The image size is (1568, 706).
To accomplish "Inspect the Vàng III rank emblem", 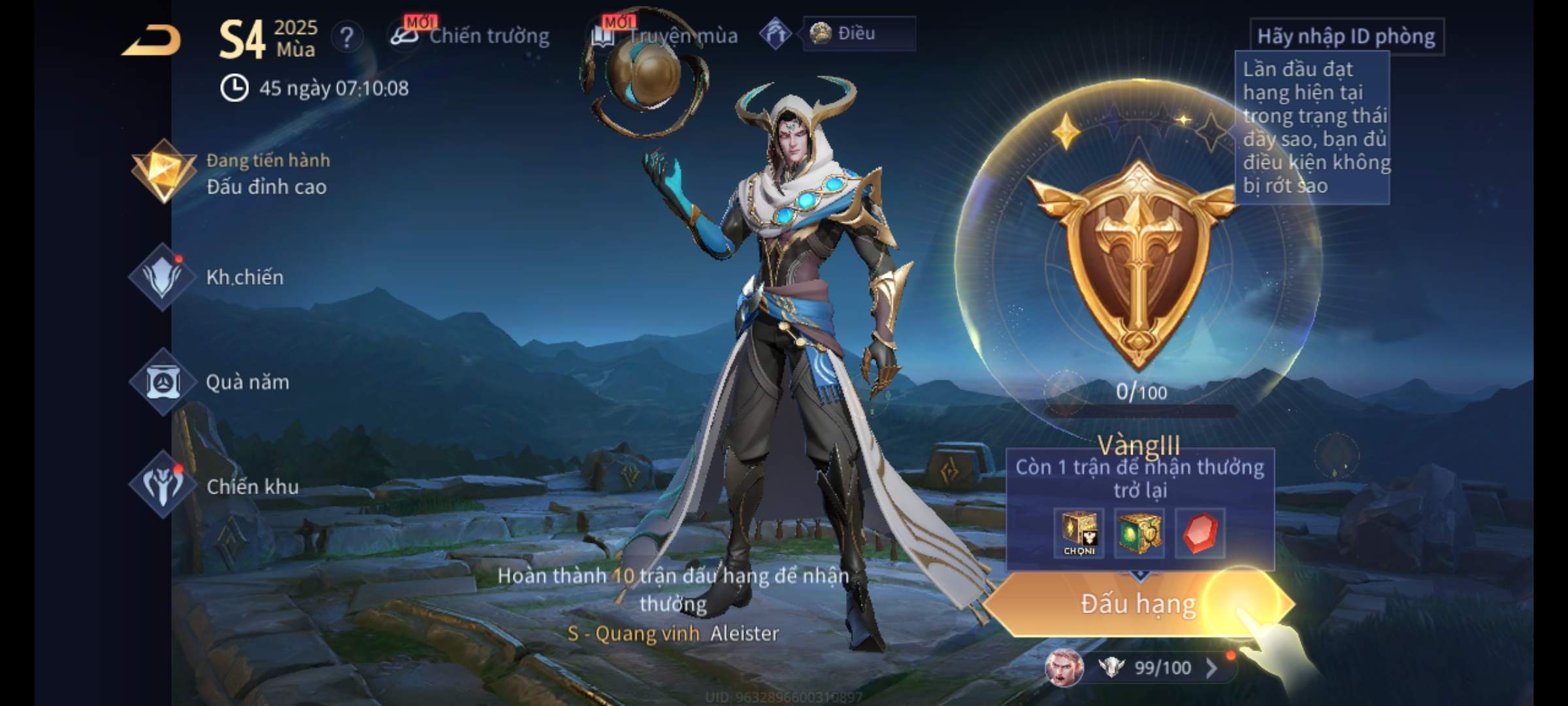I will click(x=1138, y=261).
